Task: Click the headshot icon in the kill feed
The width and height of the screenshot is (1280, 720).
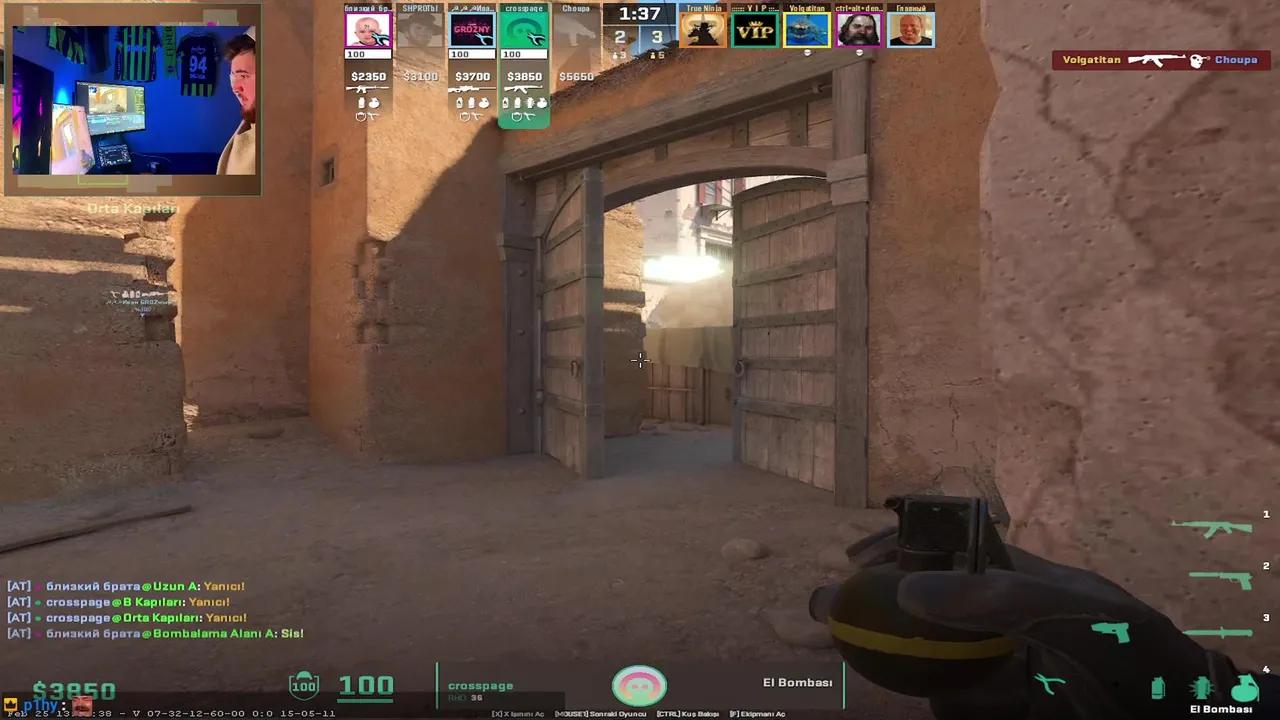Action: pyautogui.click(x=1196, y=60)
